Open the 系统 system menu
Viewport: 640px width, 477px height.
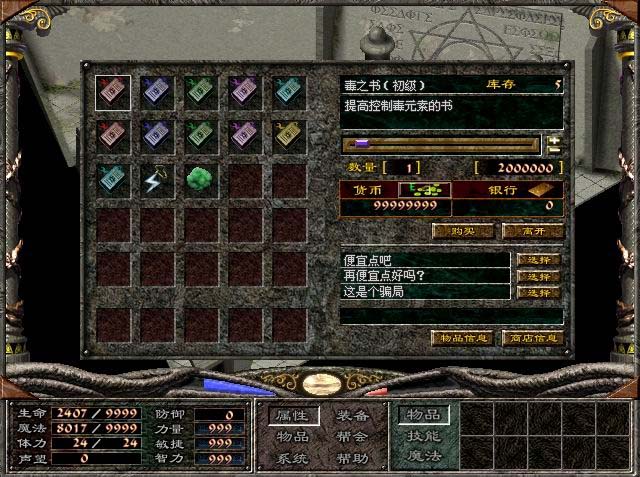[x=293, y=458]
